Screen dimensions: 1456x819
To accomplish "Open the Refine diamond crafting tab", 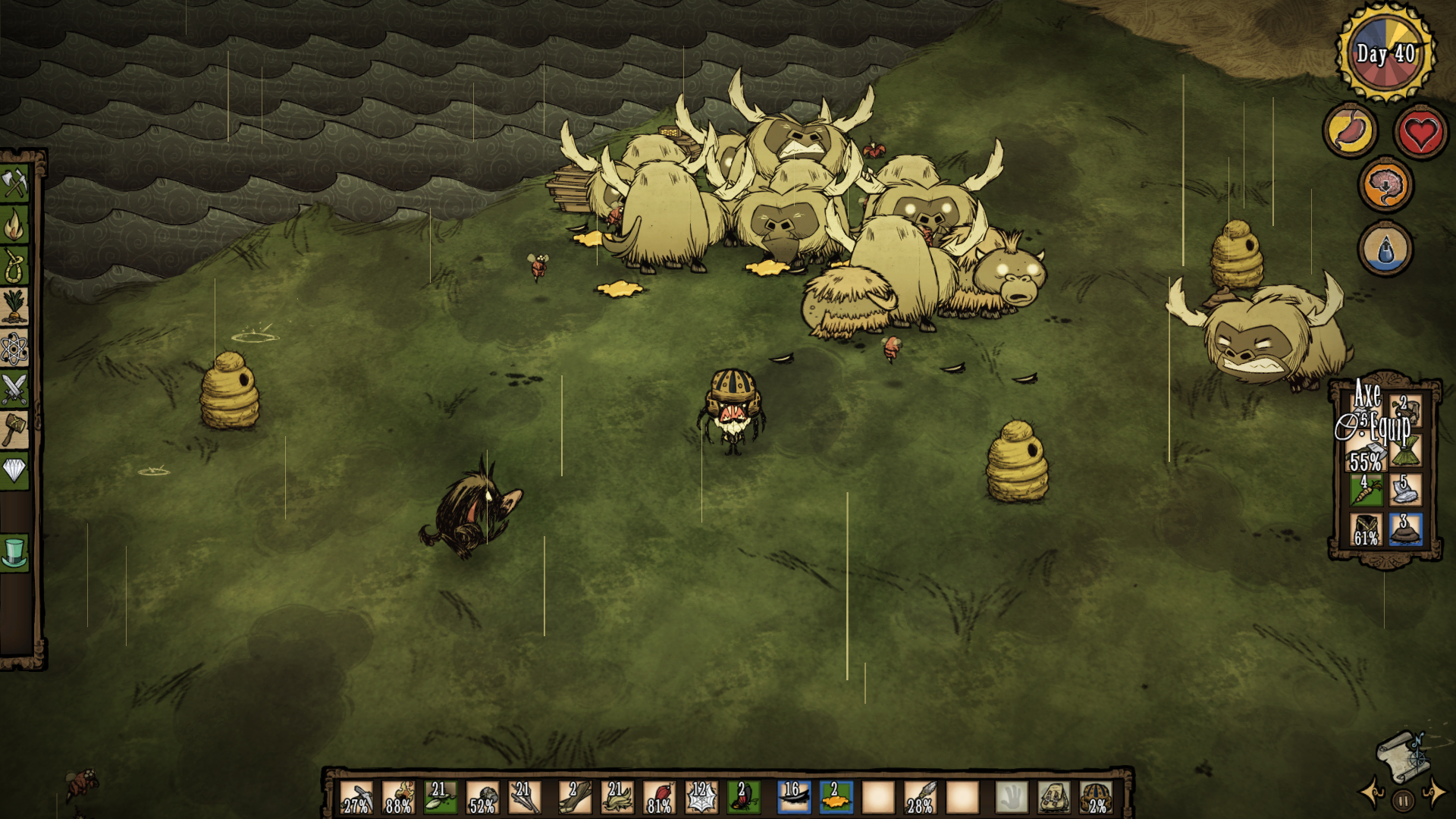I will tap(15, 471).
